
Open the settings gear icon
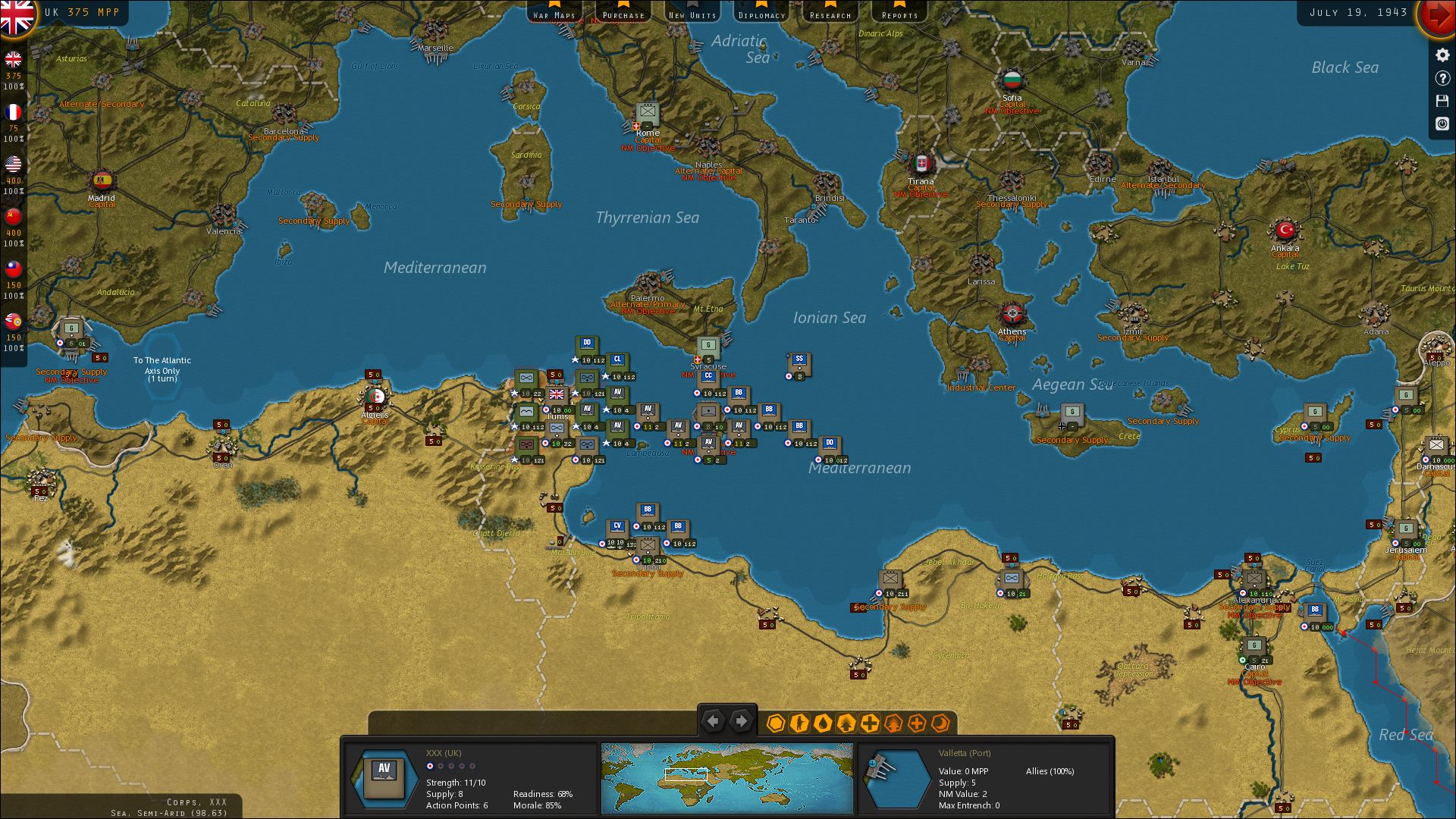click(x=1442, y=55)
